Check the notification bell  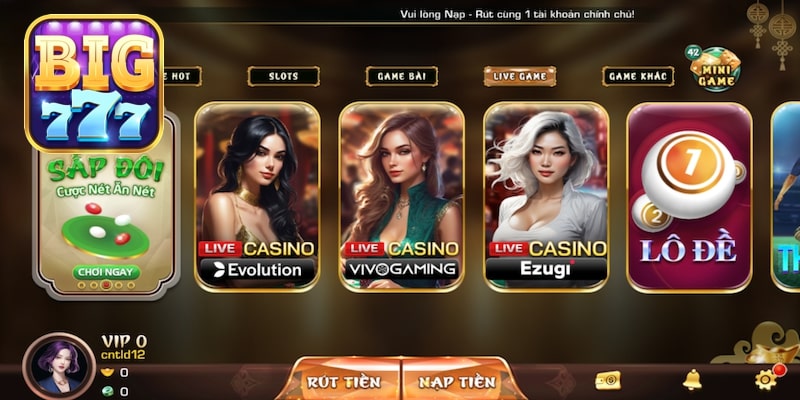pos(692,380)
